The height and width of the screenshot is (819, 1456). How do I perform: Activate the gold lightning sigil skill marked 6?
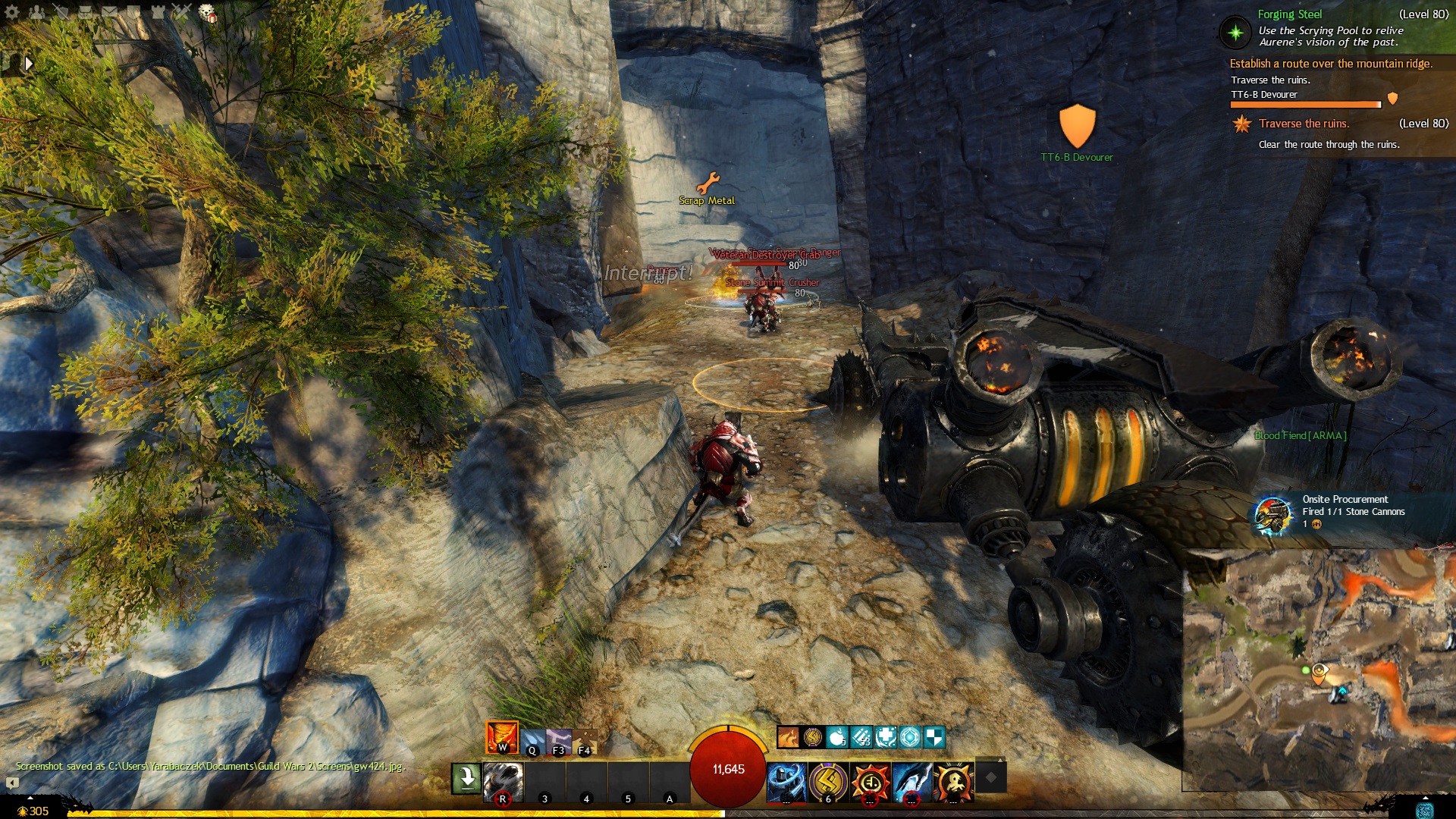click(828, 783)
